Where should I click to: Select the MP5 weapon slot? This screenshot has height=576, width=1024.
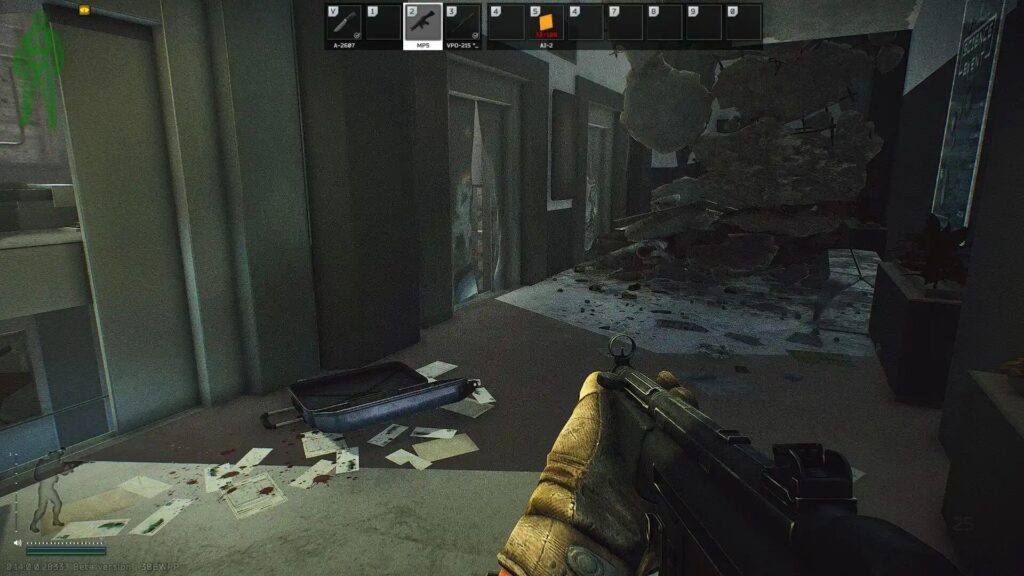(422, 23)
